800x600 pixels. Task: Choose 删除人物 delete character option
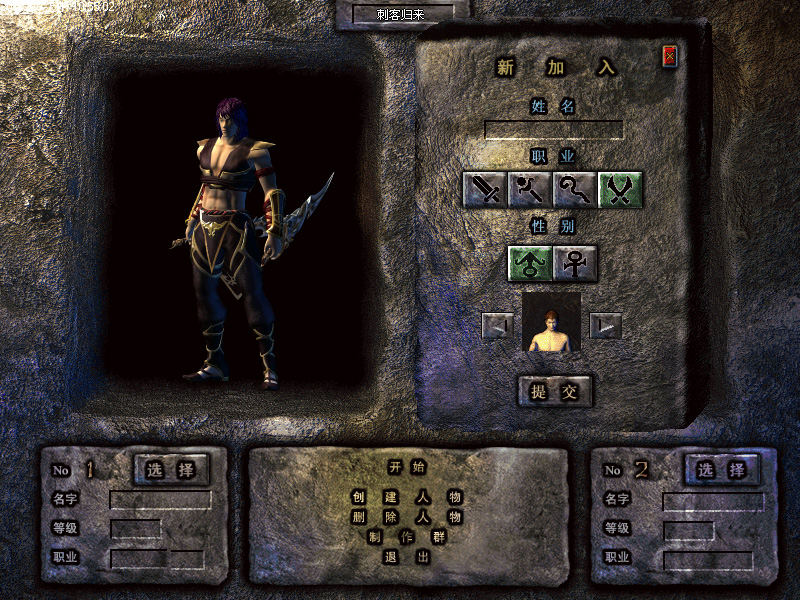tap(407, 517)
